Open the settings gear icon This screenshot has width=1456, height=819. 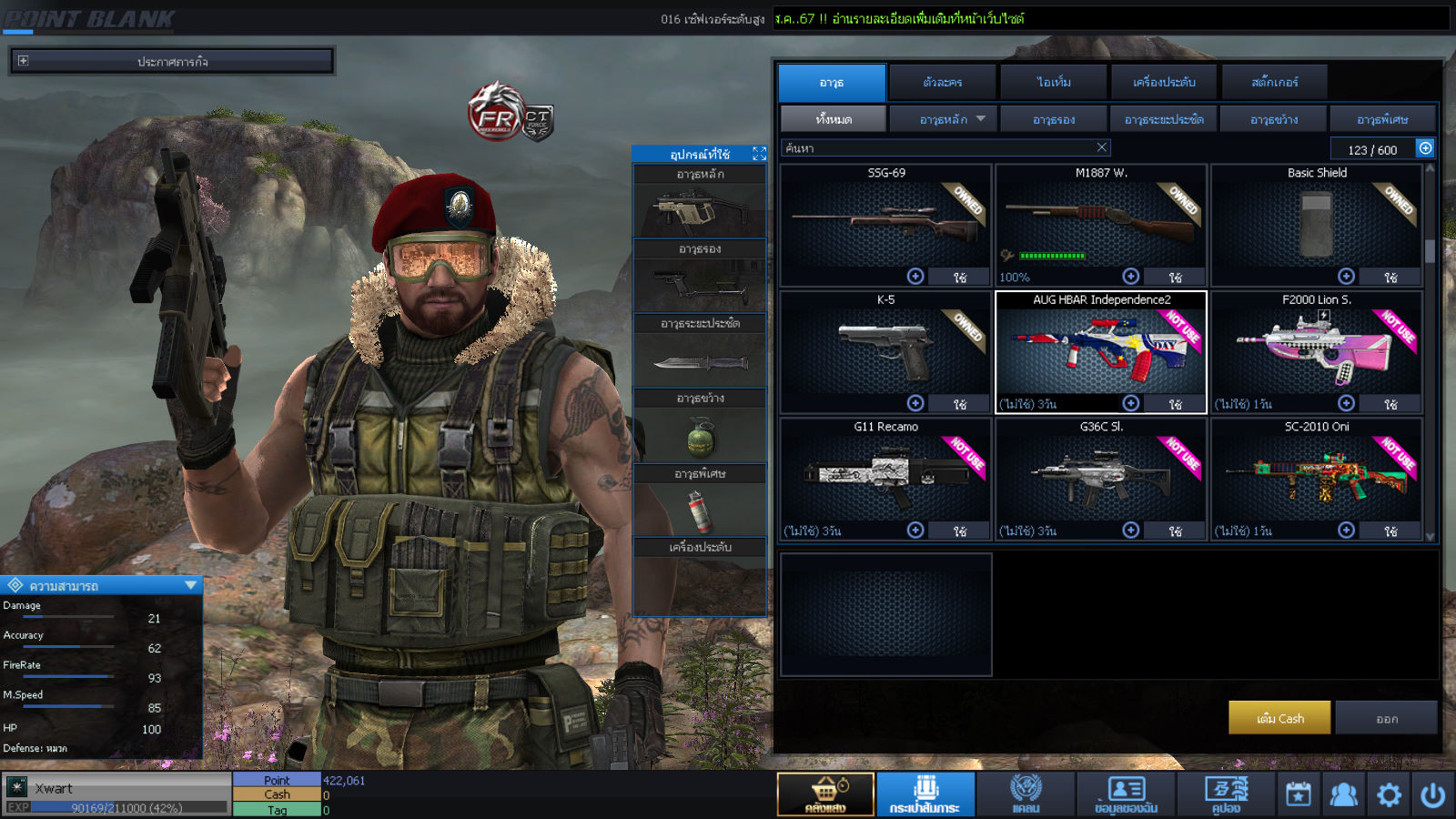point(1389,794)
